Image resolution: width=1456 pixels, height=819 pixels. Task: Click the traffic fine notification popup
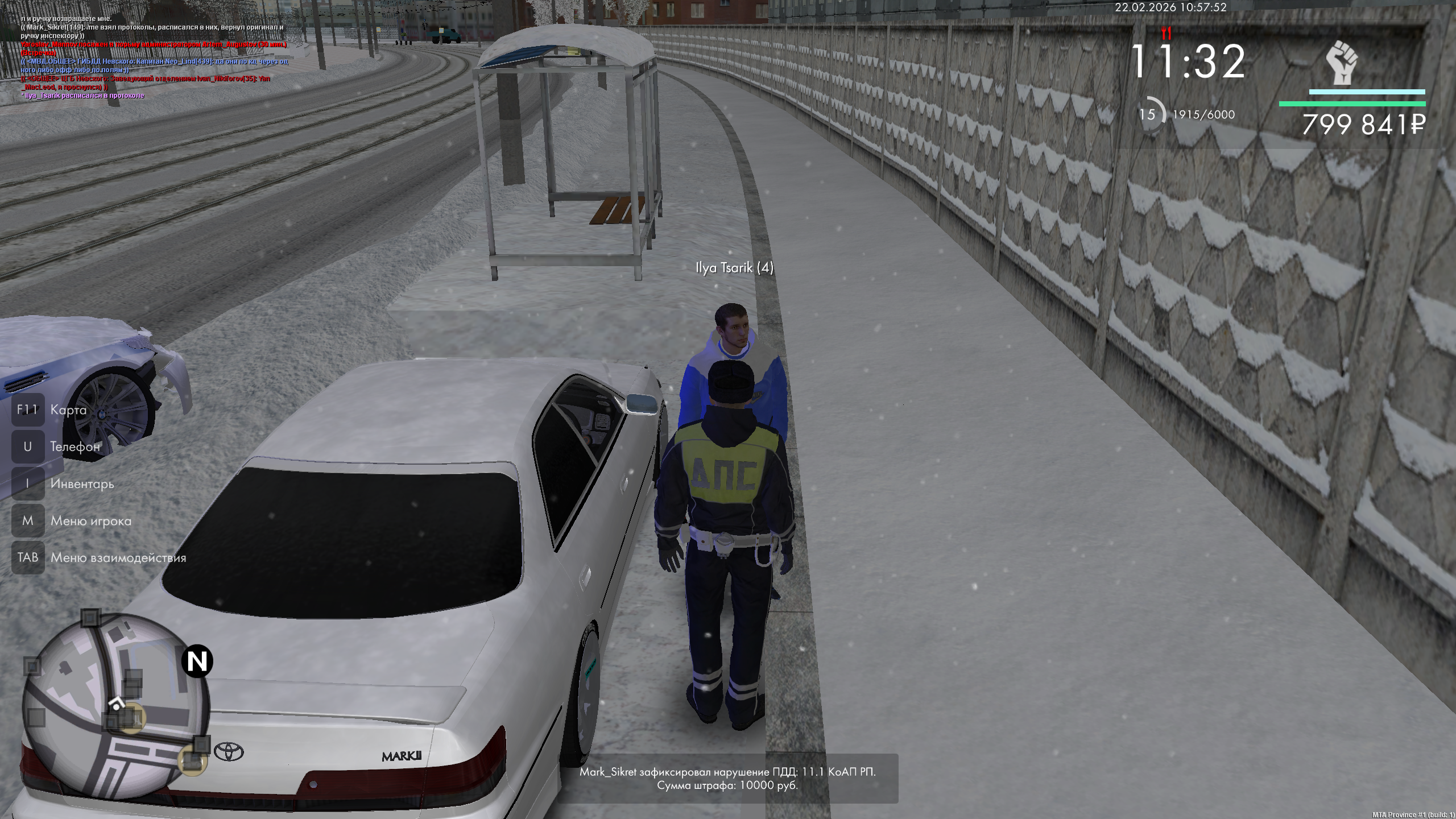click(727, 779)
